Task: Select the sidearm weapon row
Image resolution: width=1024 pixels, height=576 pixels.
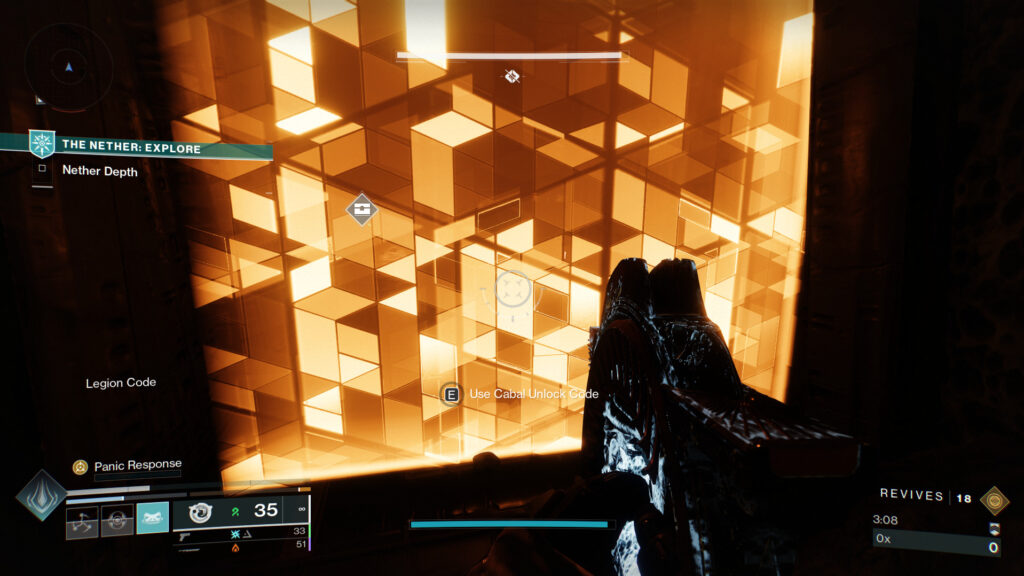Action: coord(240,532)
